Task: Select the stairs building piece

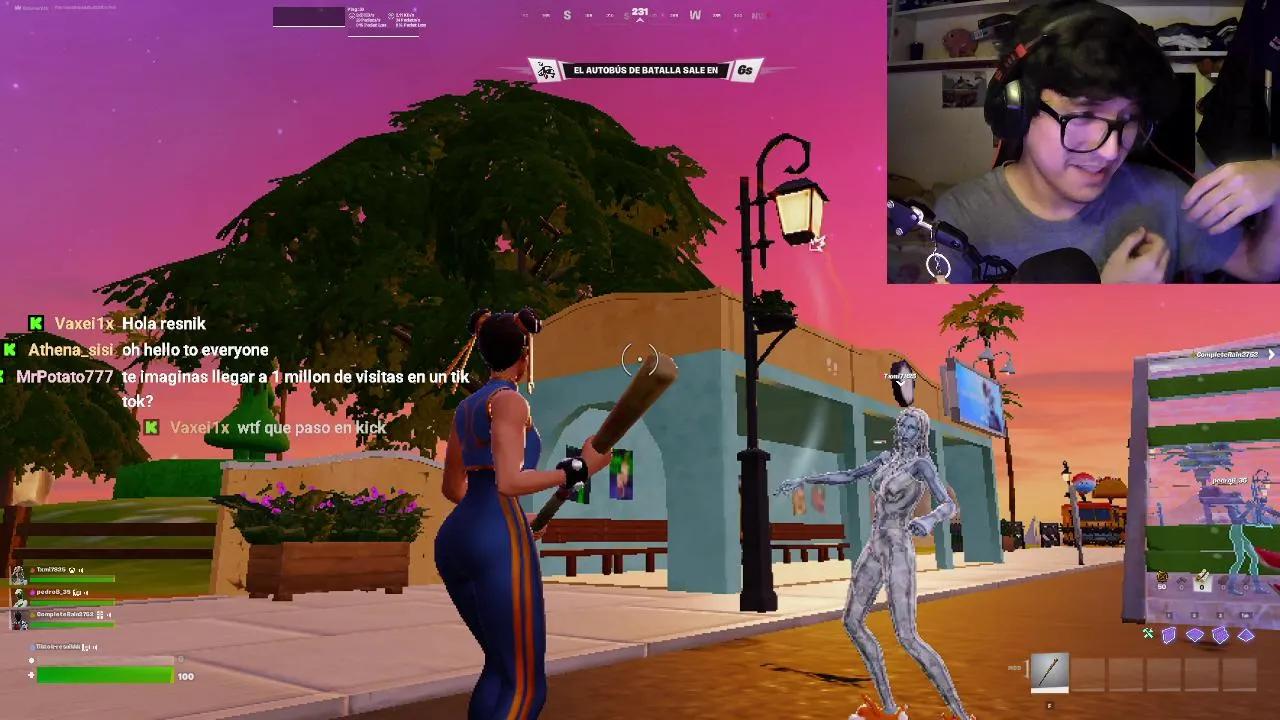Action: (1222, 634)
